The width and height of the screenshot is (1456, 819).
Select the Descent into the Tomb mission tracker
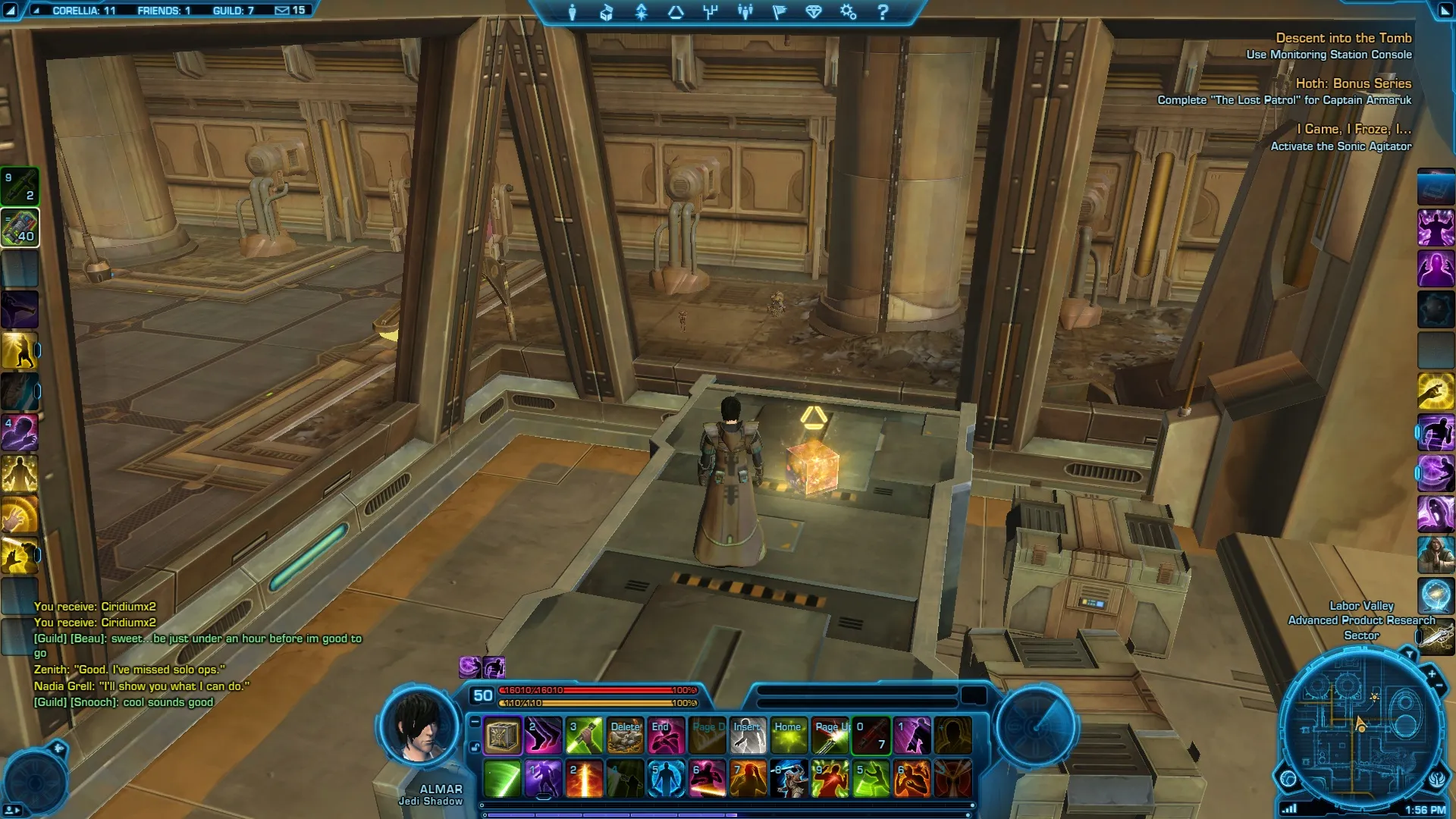(1343, 38)
